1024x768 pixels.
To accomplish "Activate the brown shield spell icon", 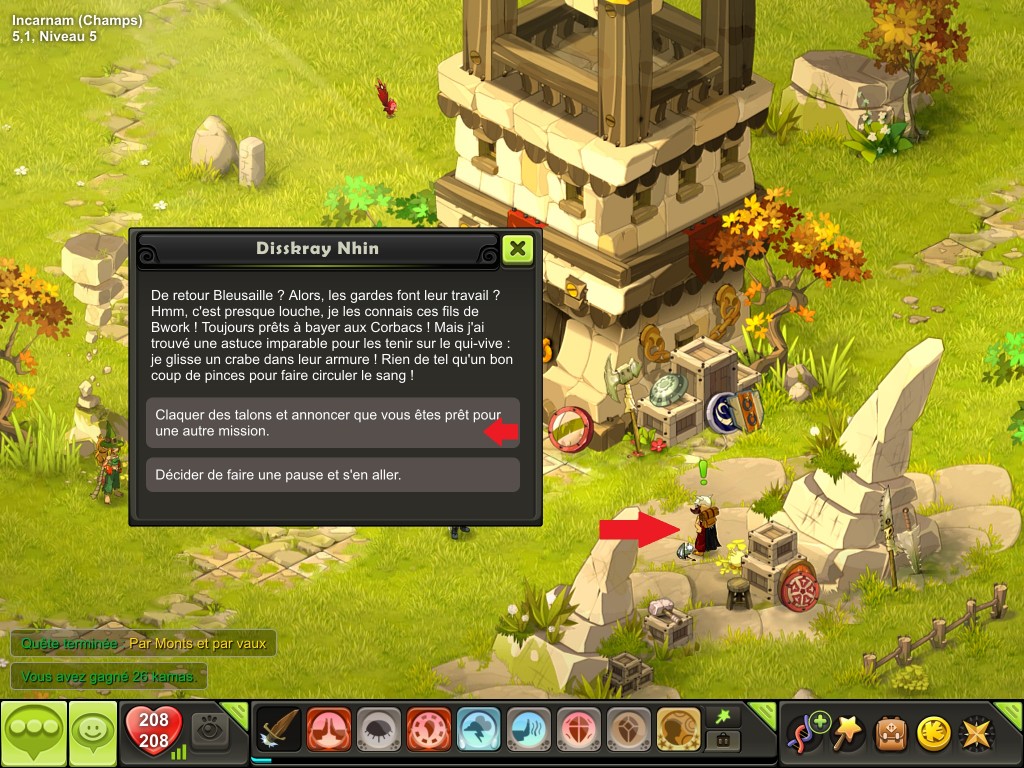I will (629, 731).
